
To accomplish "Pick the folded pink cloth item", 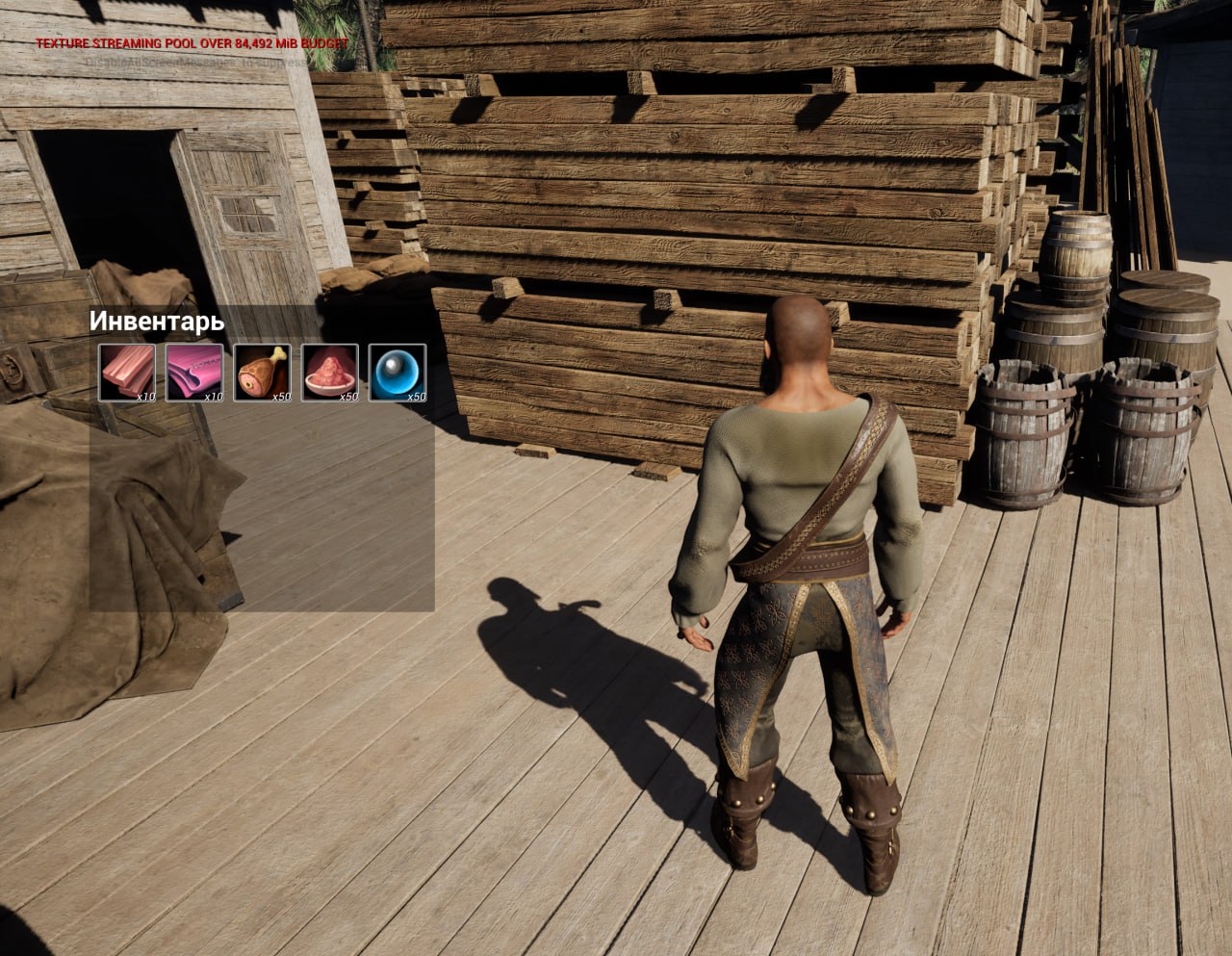I will pyautogui.click(x=194, y=372).
